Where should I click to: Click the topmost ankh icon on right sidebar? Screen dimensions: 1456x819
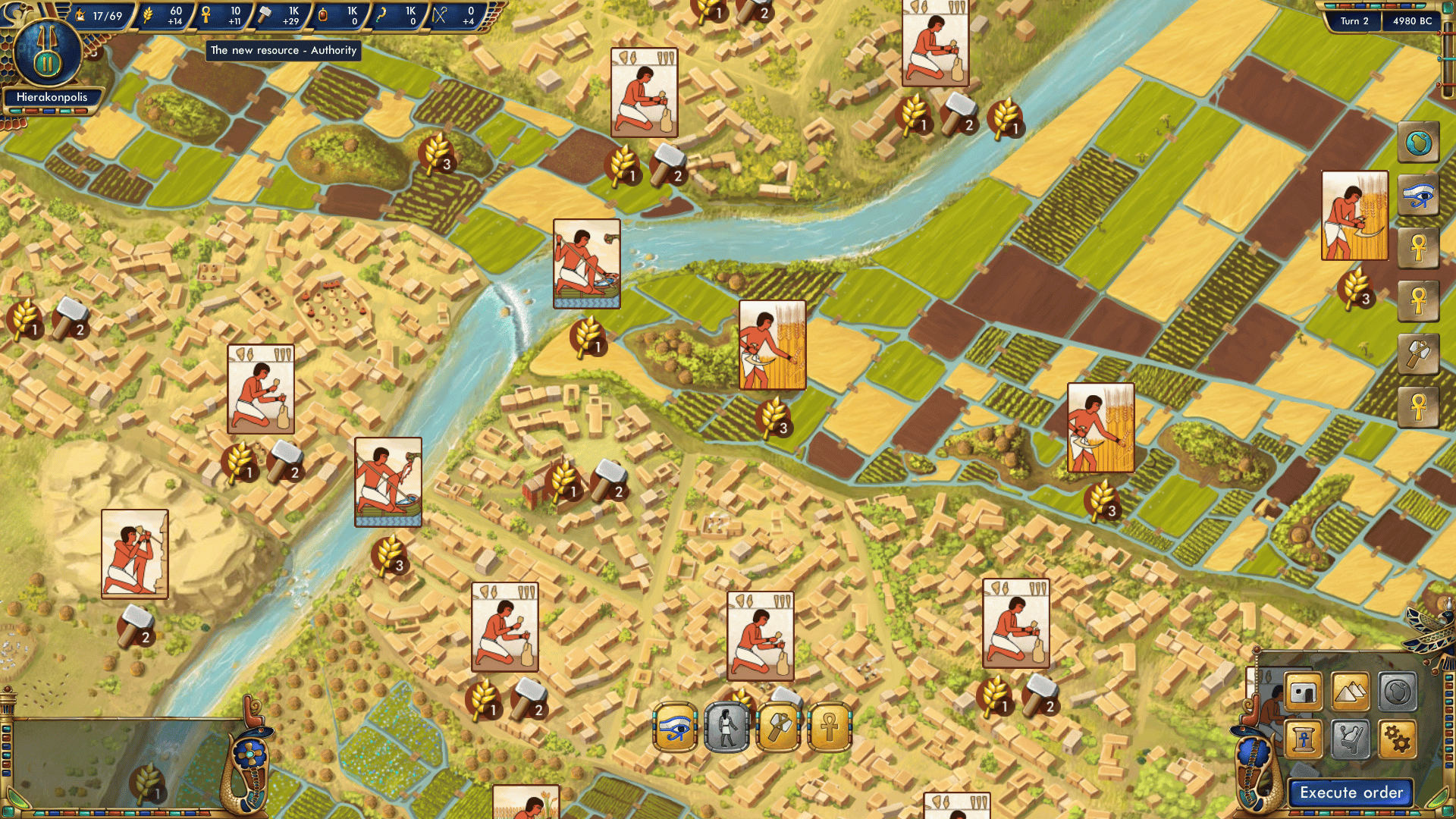coord(1417,248)
